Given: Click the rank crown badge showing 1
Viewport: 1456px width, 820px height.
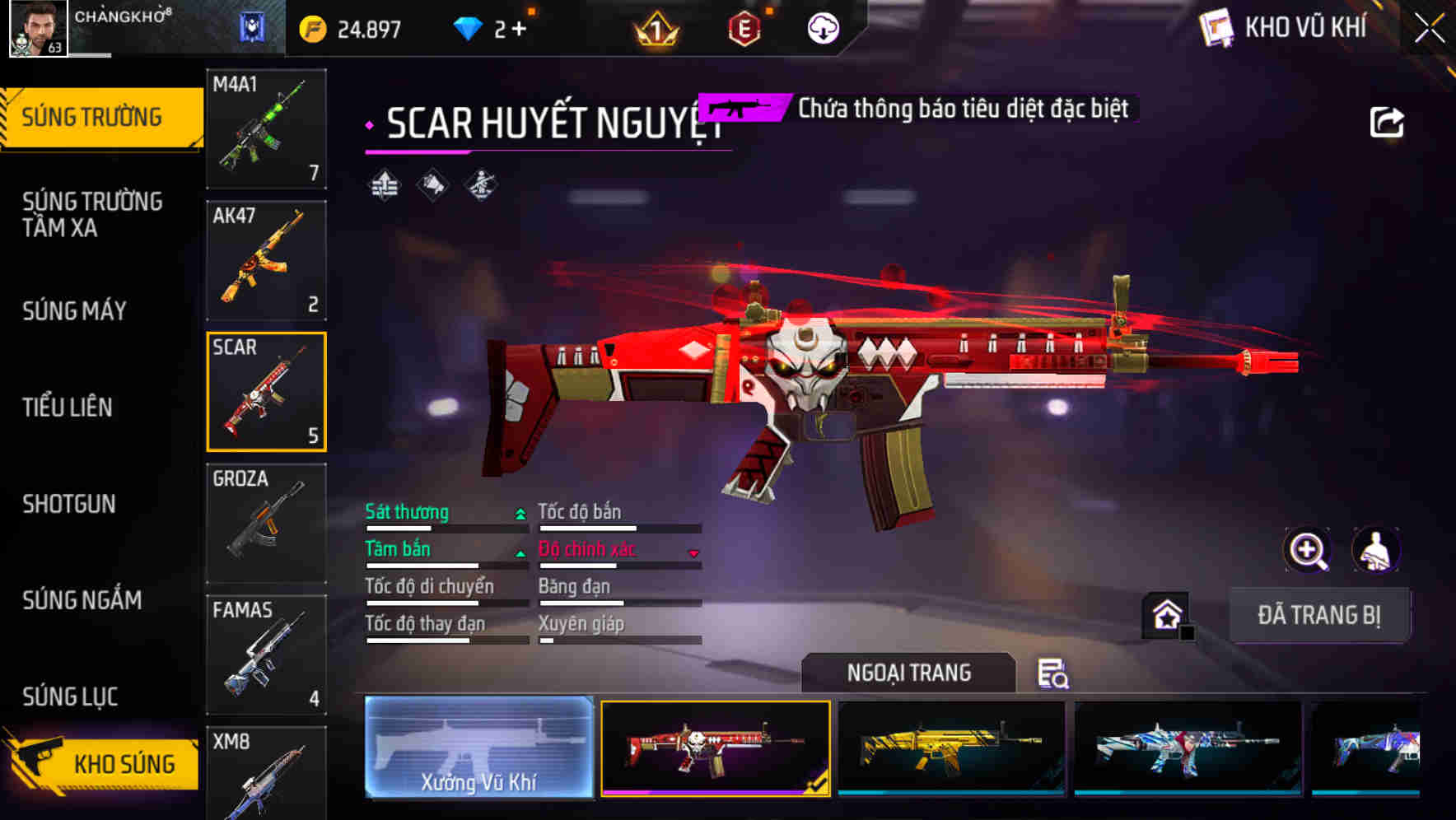Looking at the screenshot, I should click(655, 27).
